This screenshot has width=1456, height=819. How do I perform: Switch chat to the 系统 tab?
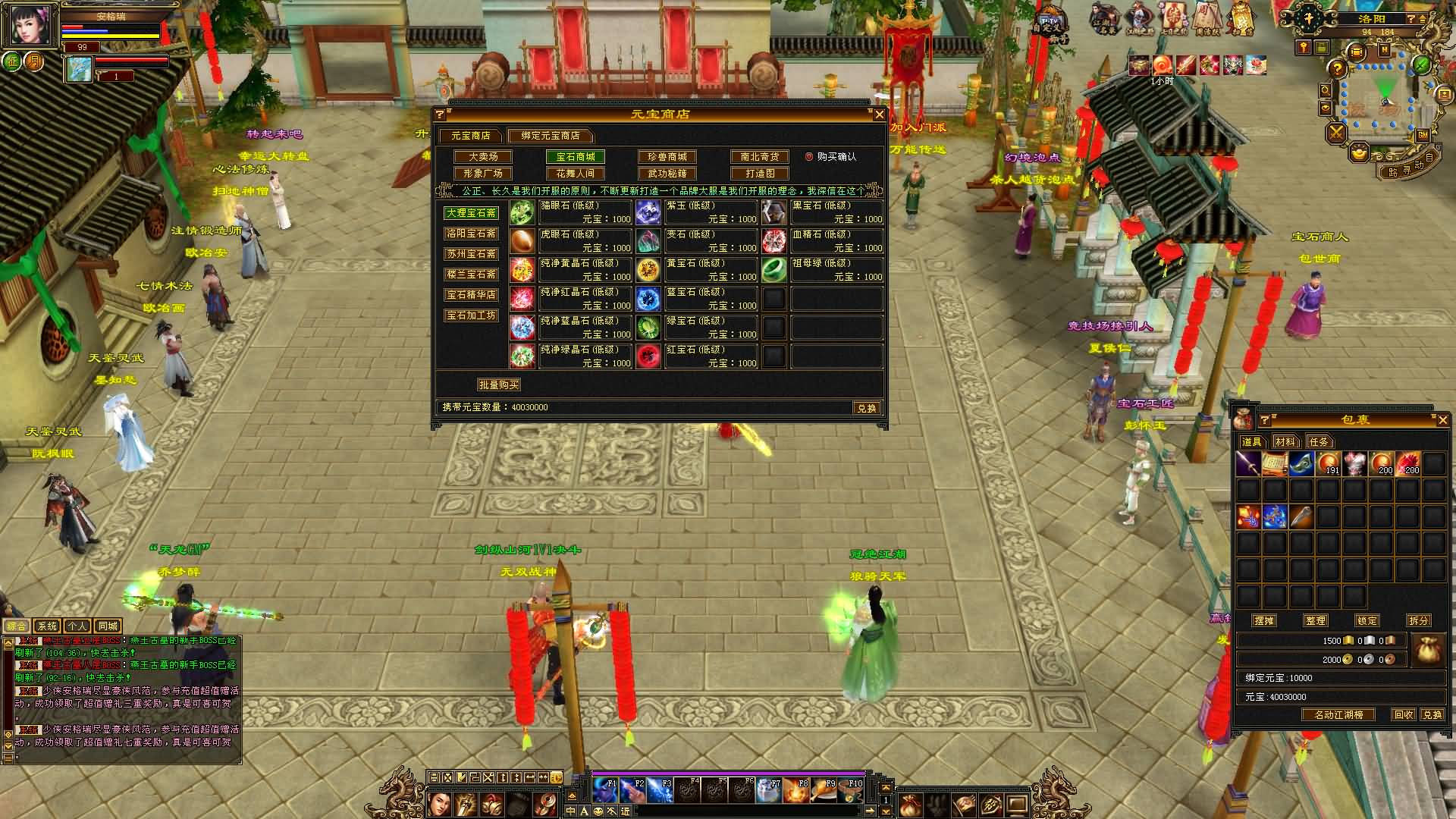47,626
